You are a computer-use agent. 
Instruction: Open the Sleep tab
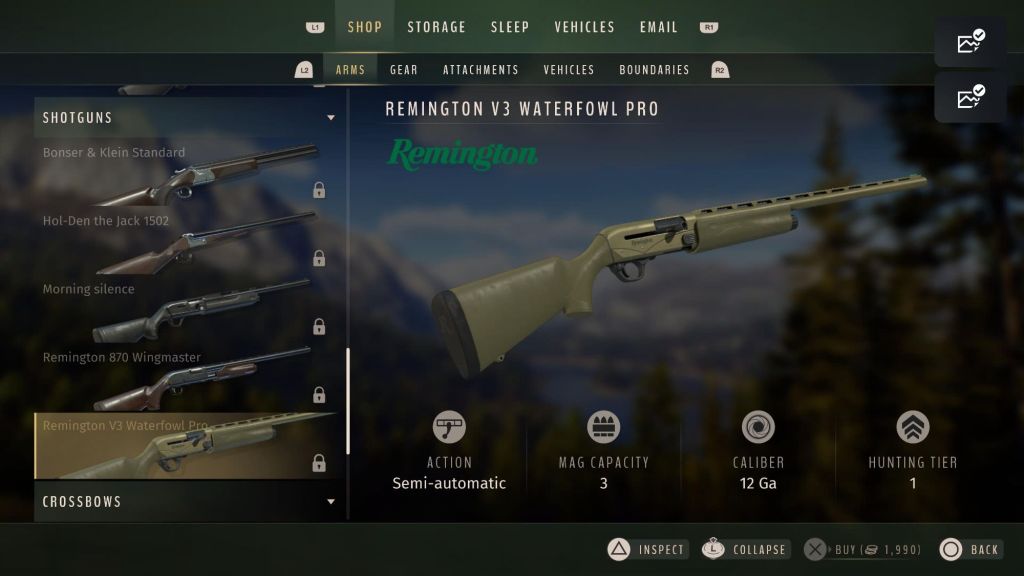[x=510, y=27]
